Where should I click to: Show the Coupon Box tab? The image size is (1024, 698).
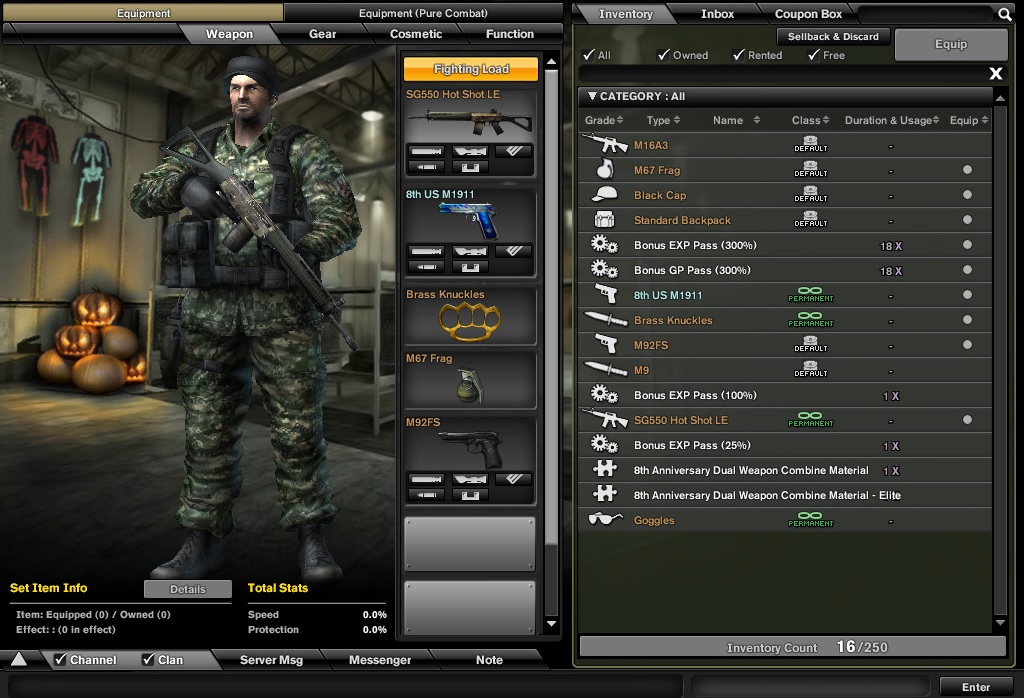[808, 14]
